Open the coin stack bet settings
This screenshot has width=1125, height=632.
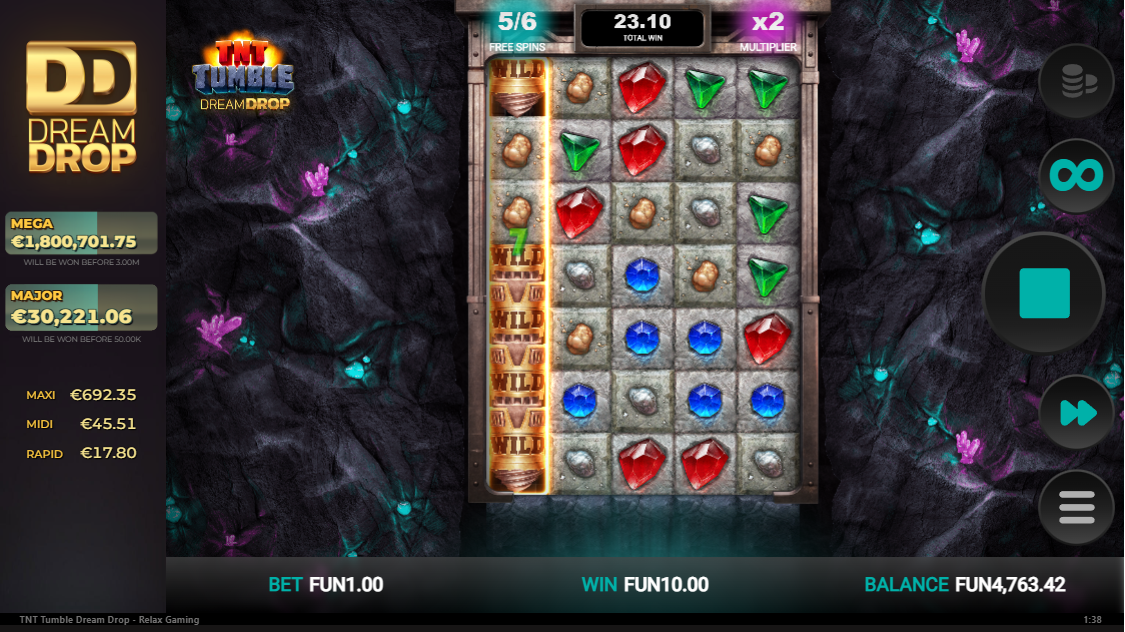(x=1076, y=83)
